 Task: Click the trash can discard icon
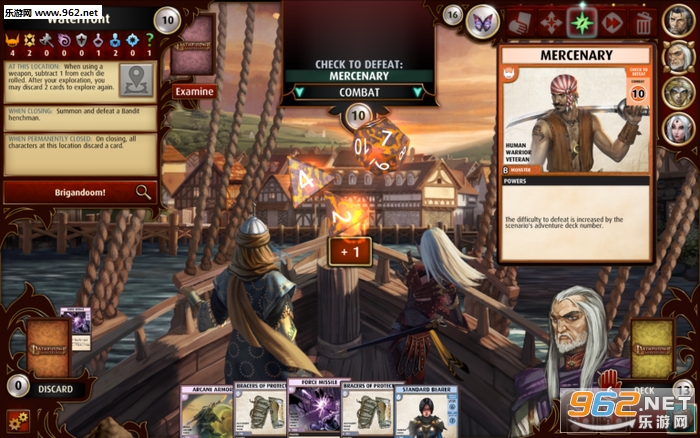click(643, 20)
